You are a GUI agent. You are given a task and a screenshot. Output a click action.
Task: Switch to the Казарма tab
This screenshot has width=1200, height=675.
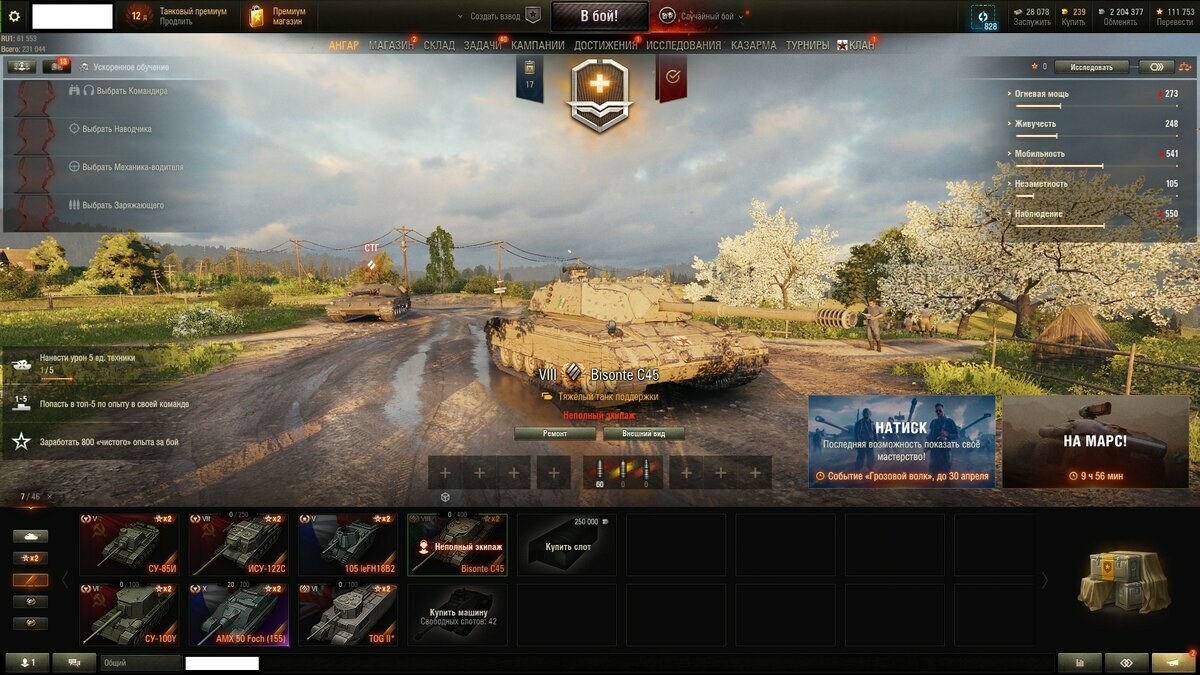tap(753, 45)
